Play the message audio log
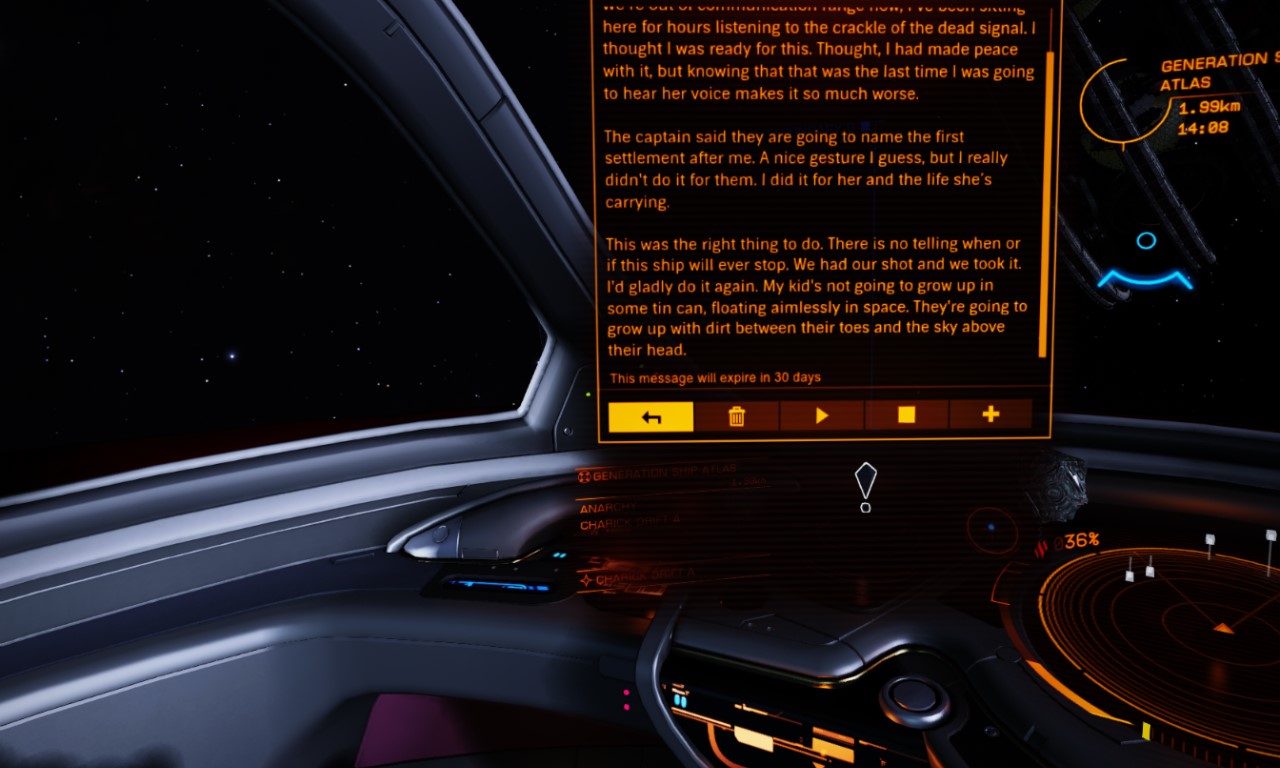 coord(822,416)
